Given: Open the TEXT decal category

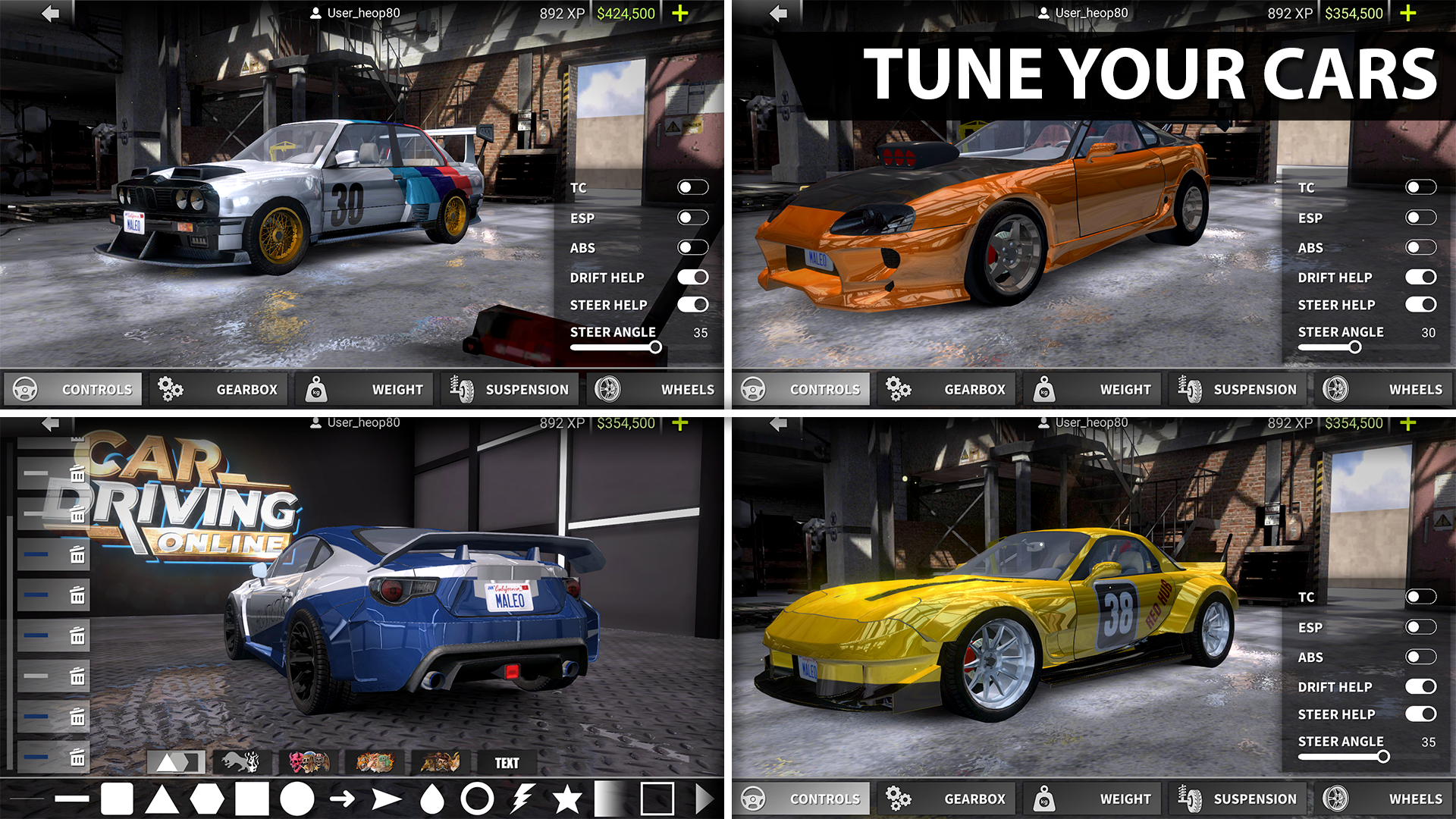Looking at the screenshot, I should [507, 763].
